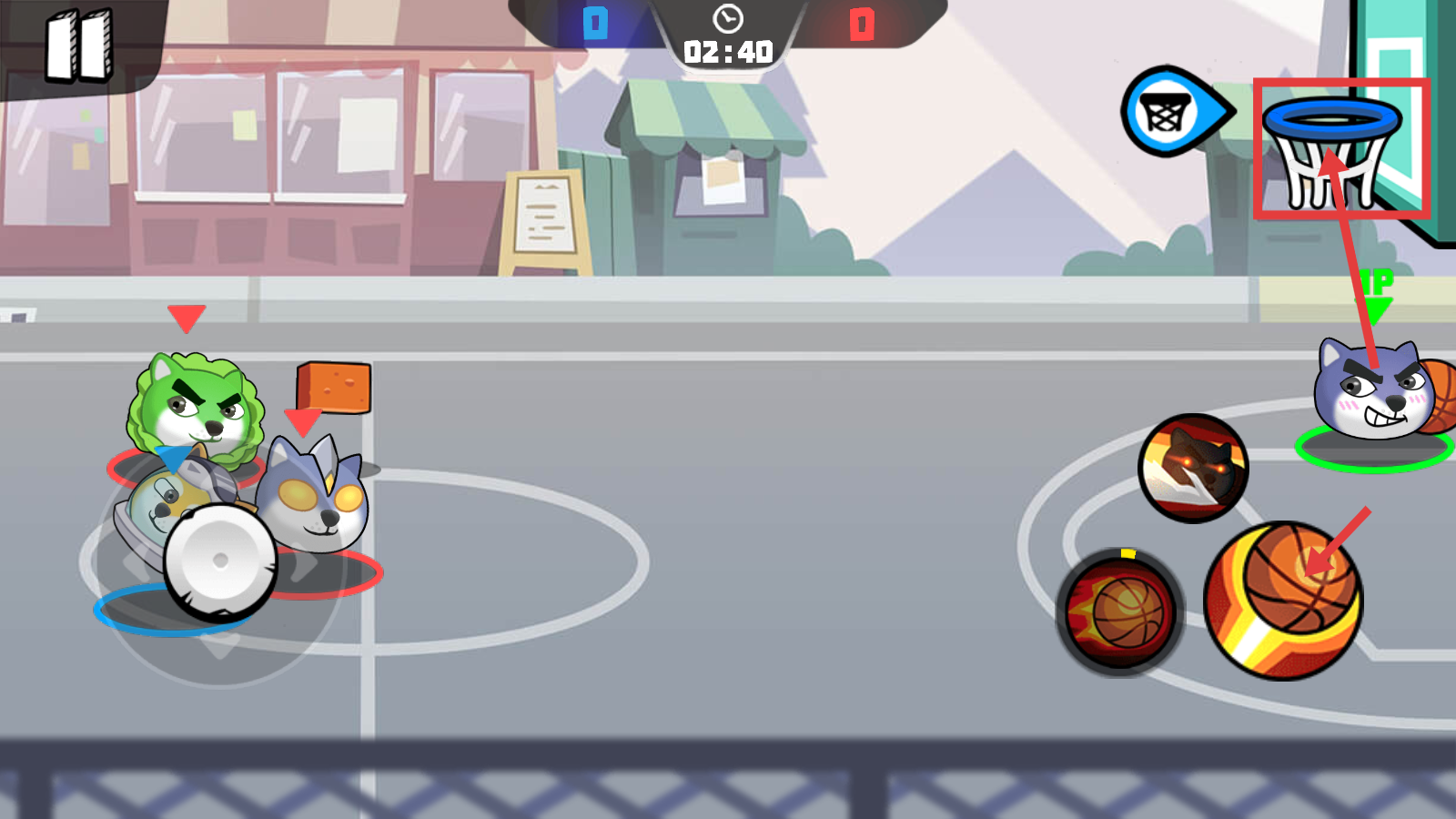Use the fiery-eyed dark wolf ability

click(x=1193, y=468)
